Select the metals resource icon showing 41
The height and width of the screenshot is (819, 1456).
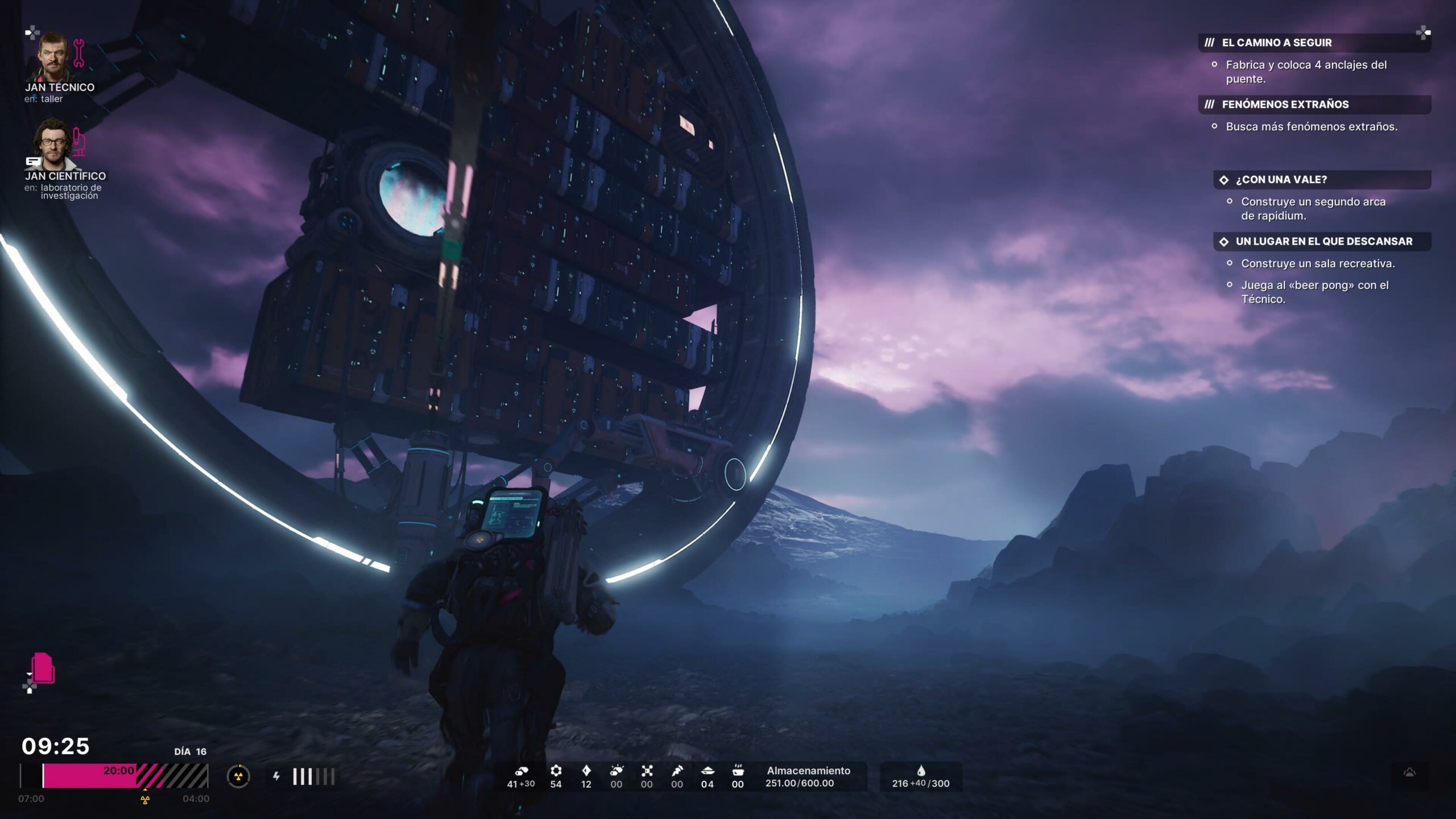tap(521, 772)
